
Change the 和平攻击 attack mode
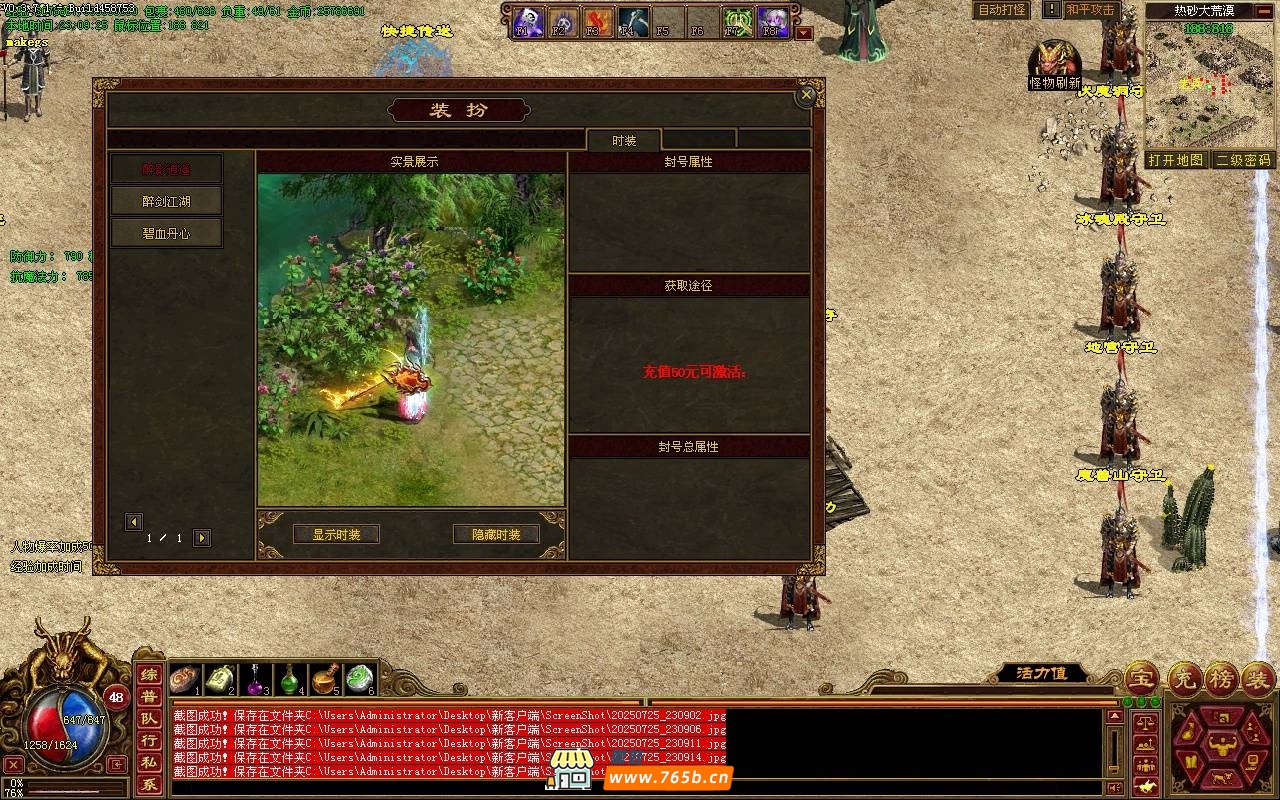1090,10
